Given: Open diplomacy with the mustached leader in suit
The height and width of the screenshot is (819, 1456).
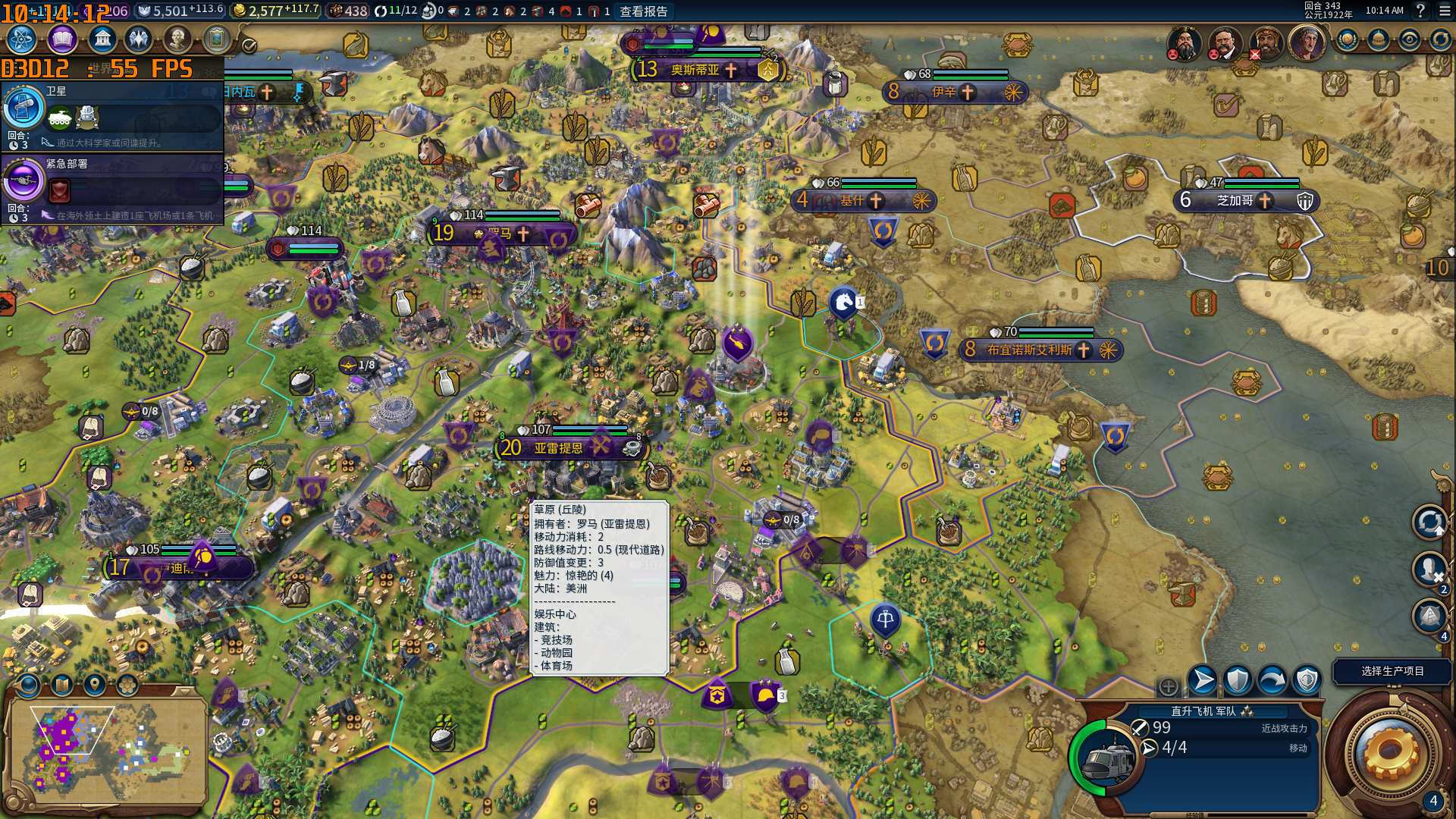Looking at the screenshot, I should click(x=1223, y=42).
